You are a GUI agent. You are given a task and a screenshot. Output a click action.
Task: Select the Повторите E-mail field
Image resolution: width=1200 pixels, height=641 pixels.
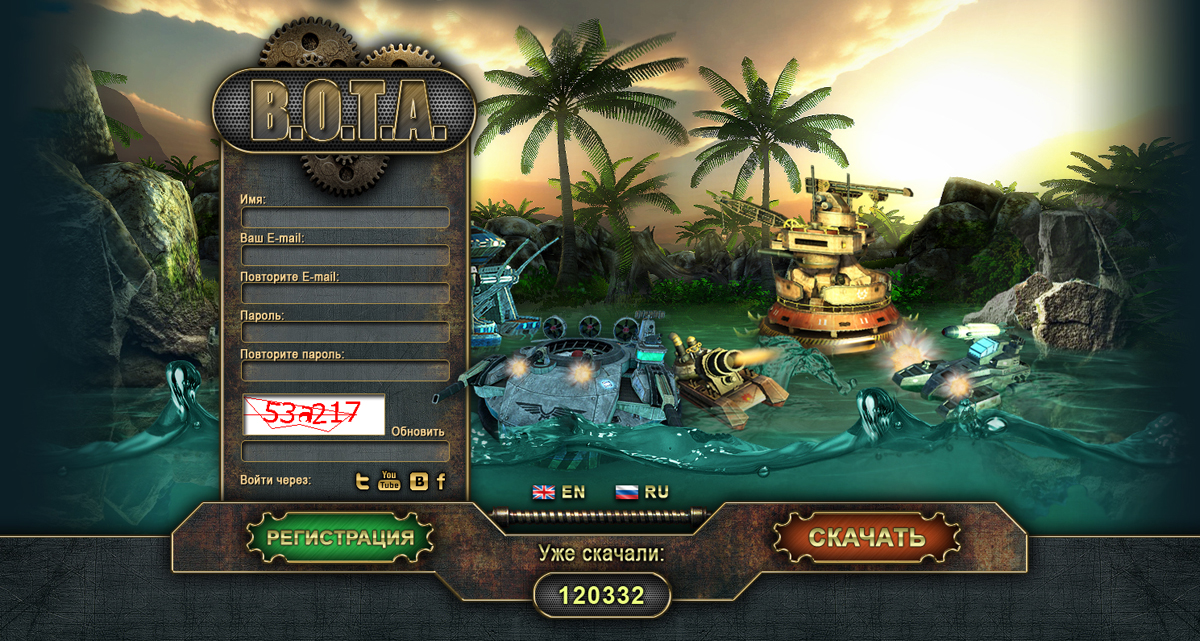point(345,293)
